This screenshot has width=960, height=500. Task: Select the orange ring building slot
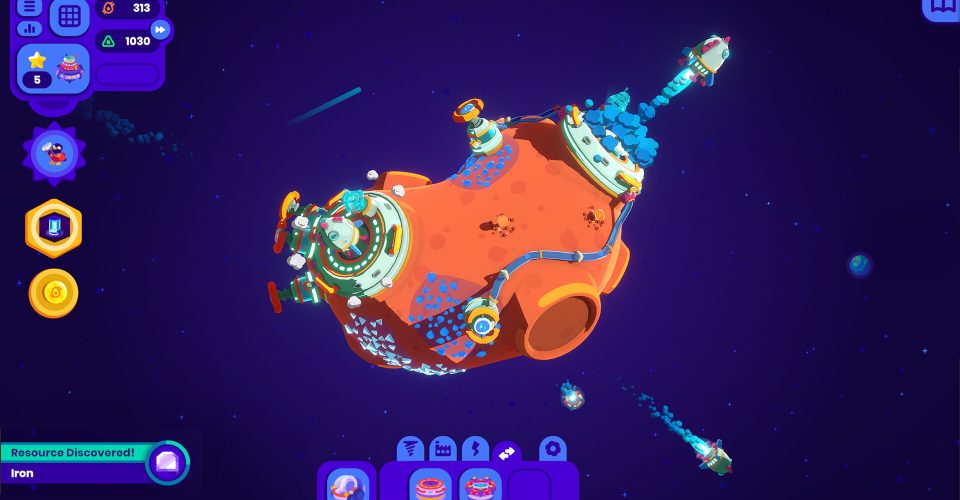point(432,486)
